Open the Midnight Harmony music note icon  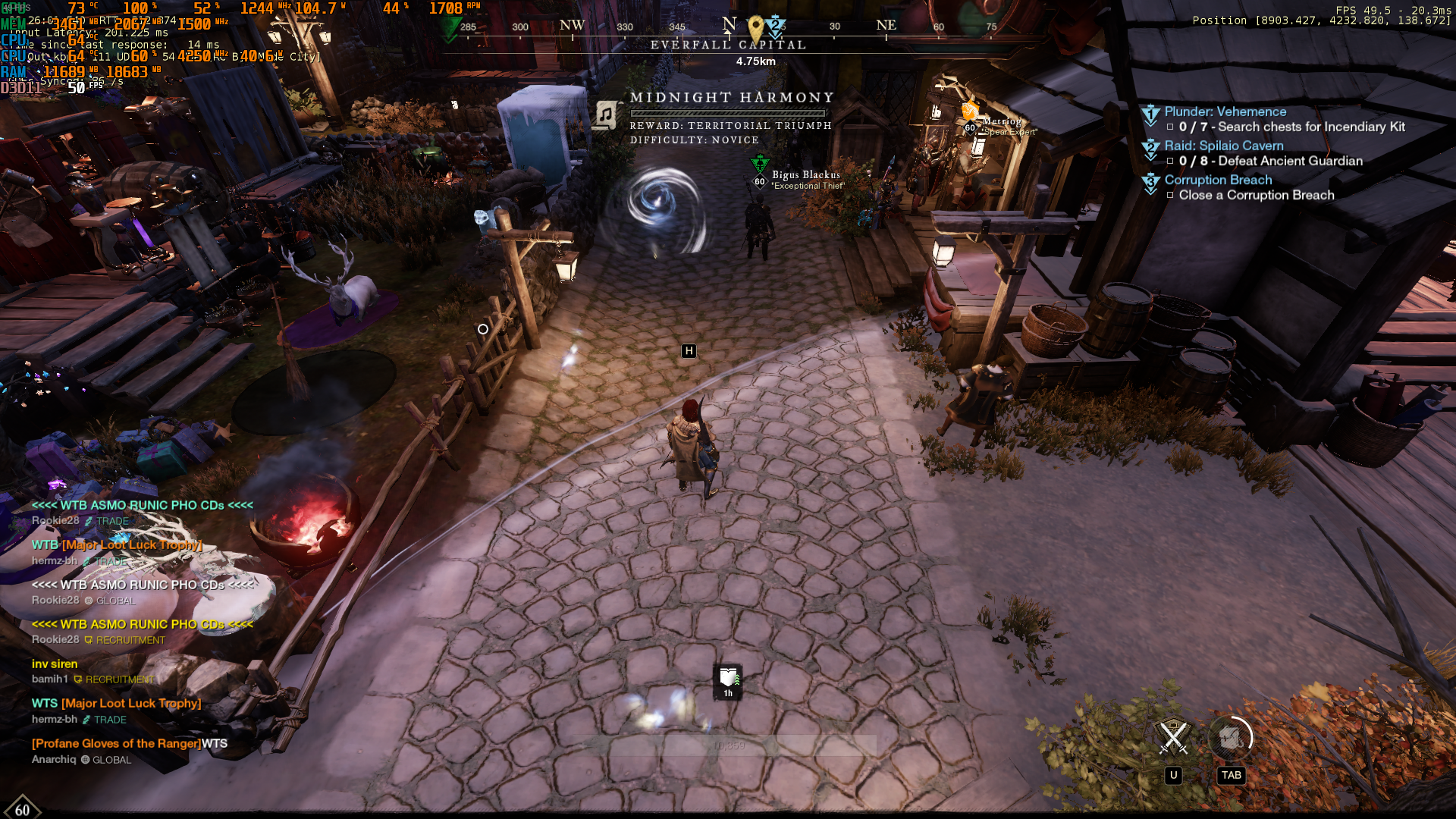point(606,115)
